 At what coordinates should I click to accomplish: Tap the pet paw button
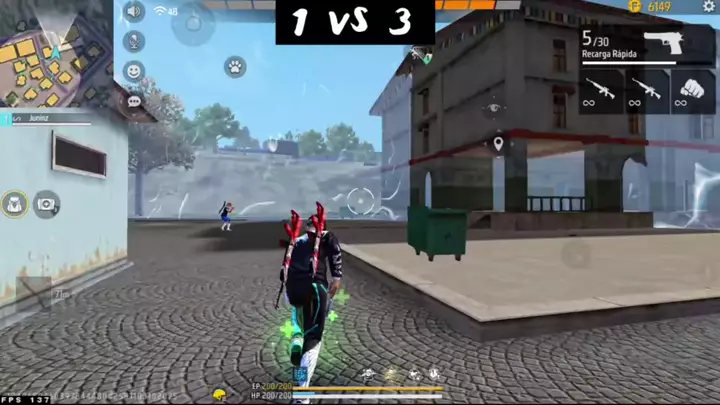point(236,68)
